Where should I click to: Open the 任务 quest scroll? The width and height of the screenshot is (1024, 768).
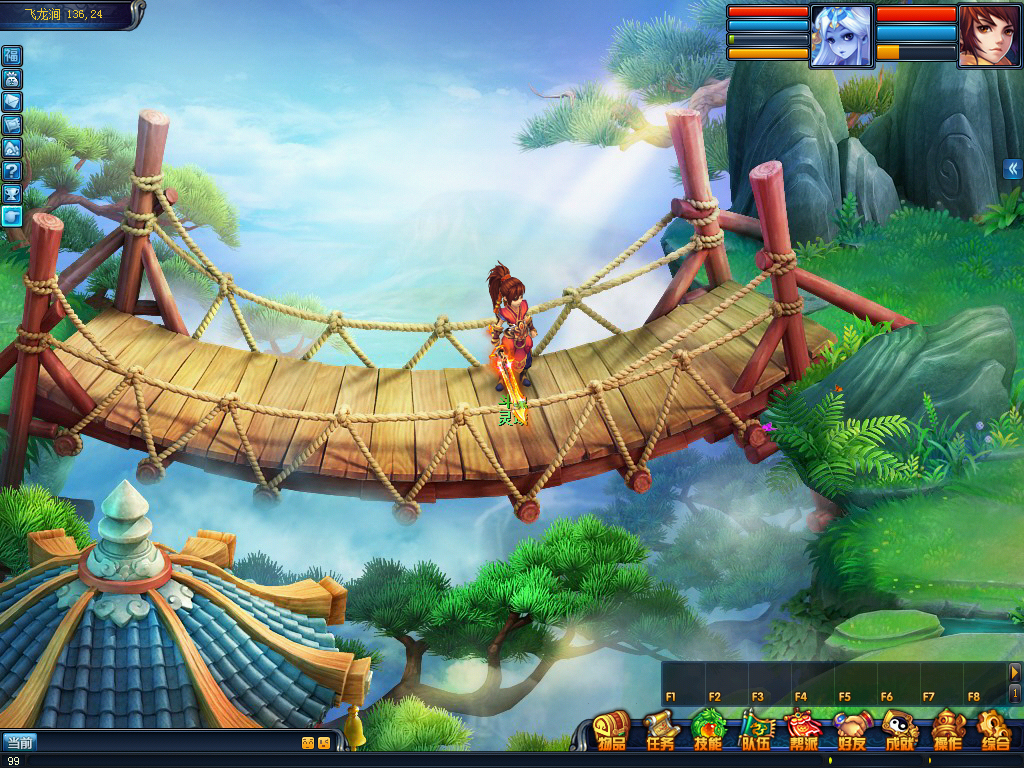660,730
